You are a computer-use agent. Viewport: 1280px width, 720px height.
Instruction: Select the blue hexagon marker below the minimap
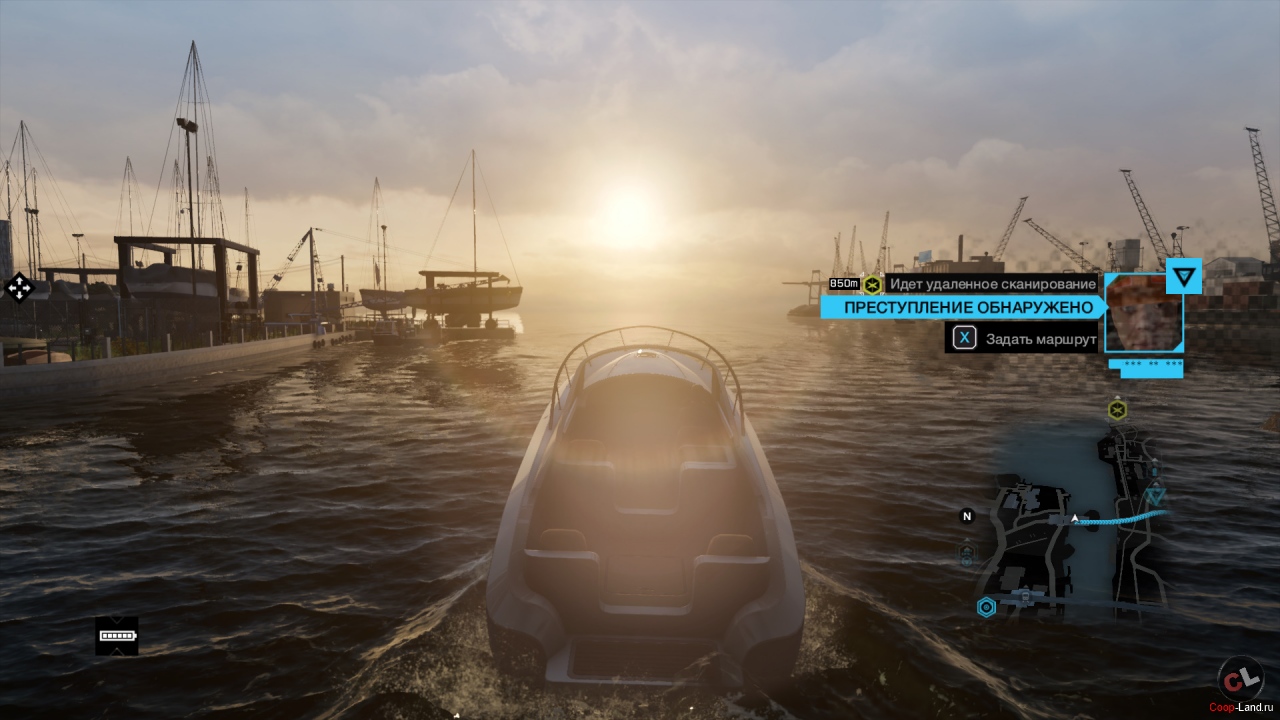click(x=987, y=607)
